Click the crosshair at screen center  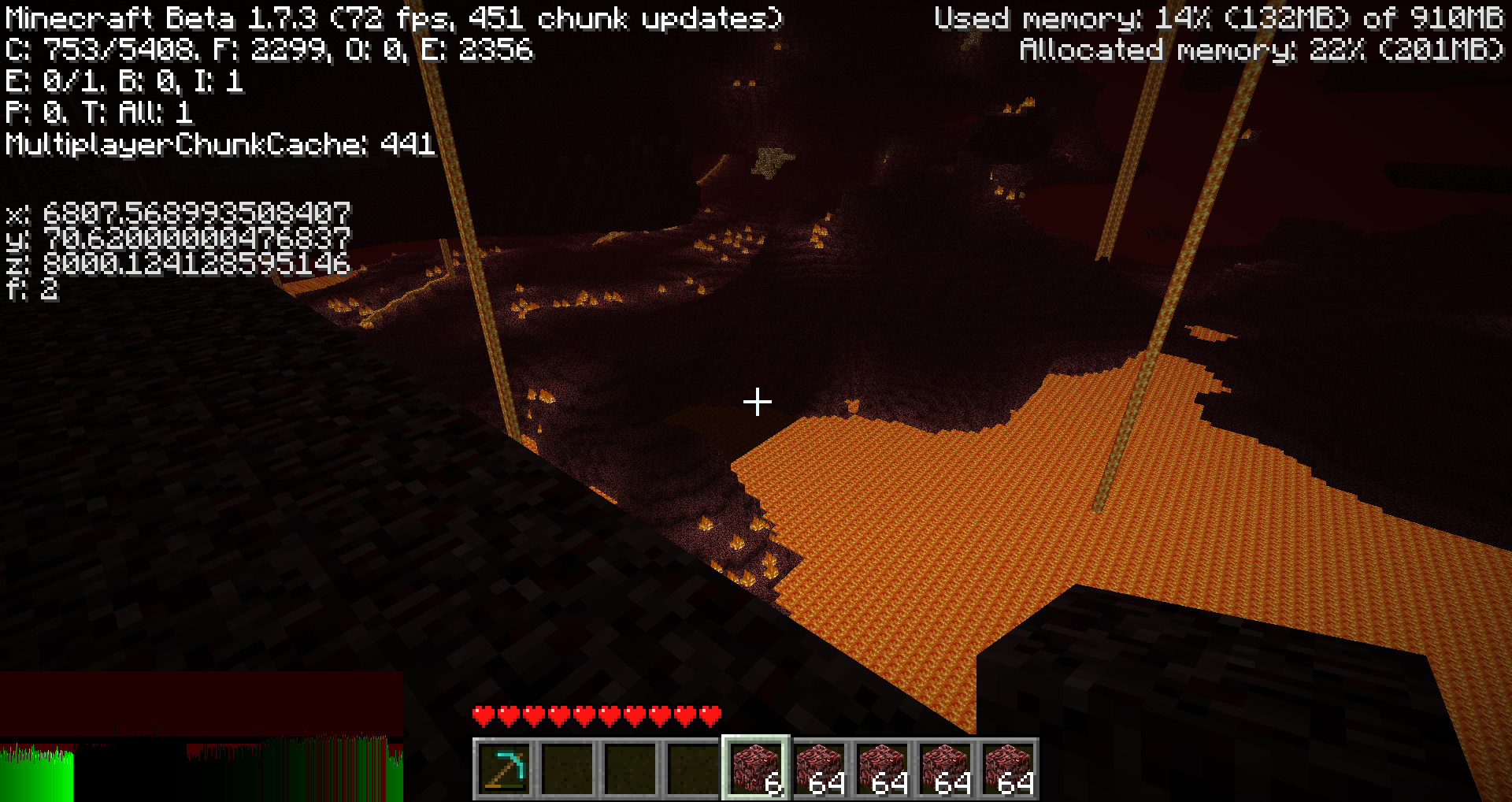(x=758, y=403)
